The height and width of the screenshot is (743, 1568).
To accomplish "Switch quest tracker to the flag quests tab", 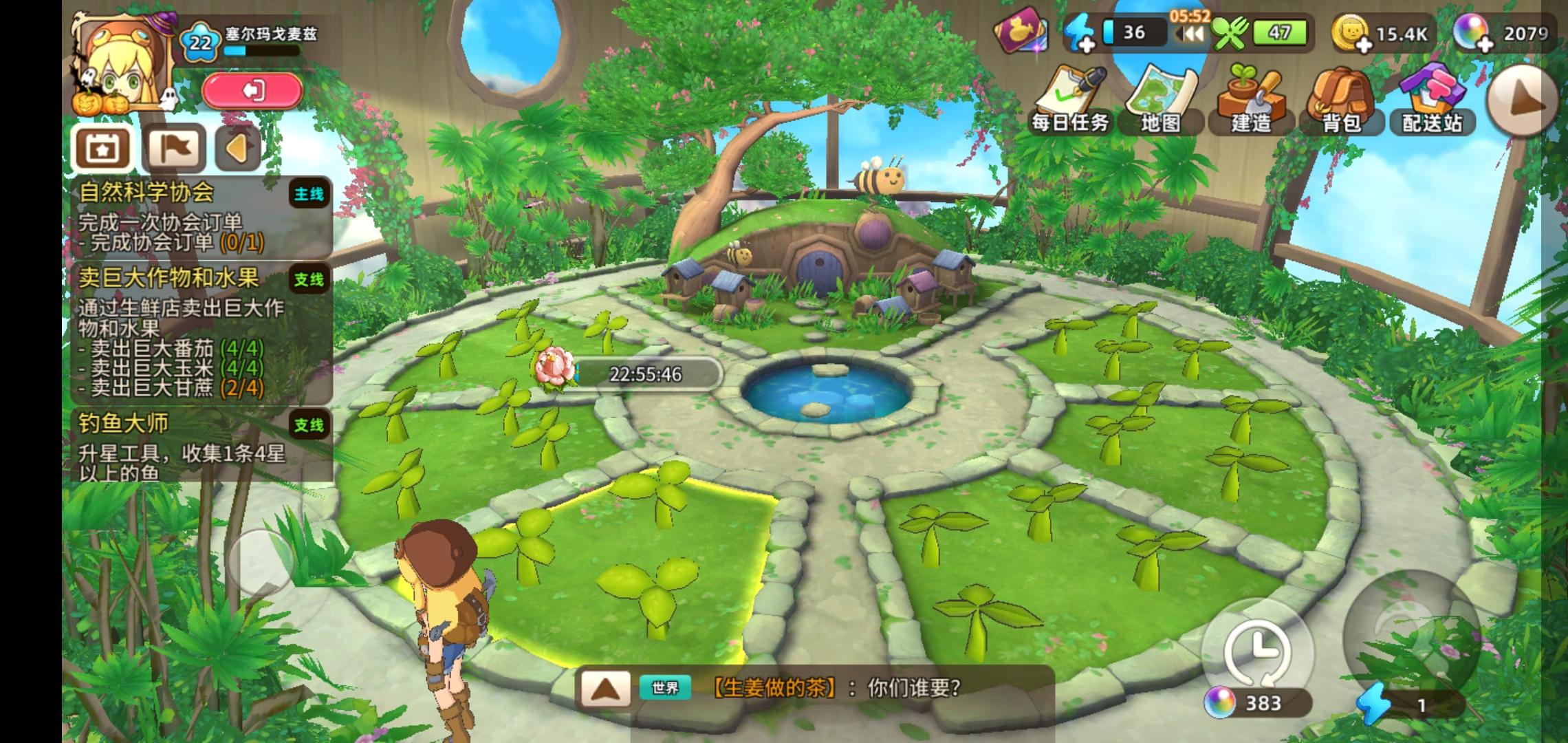I will pyautogui.click(x=173, y=147).
